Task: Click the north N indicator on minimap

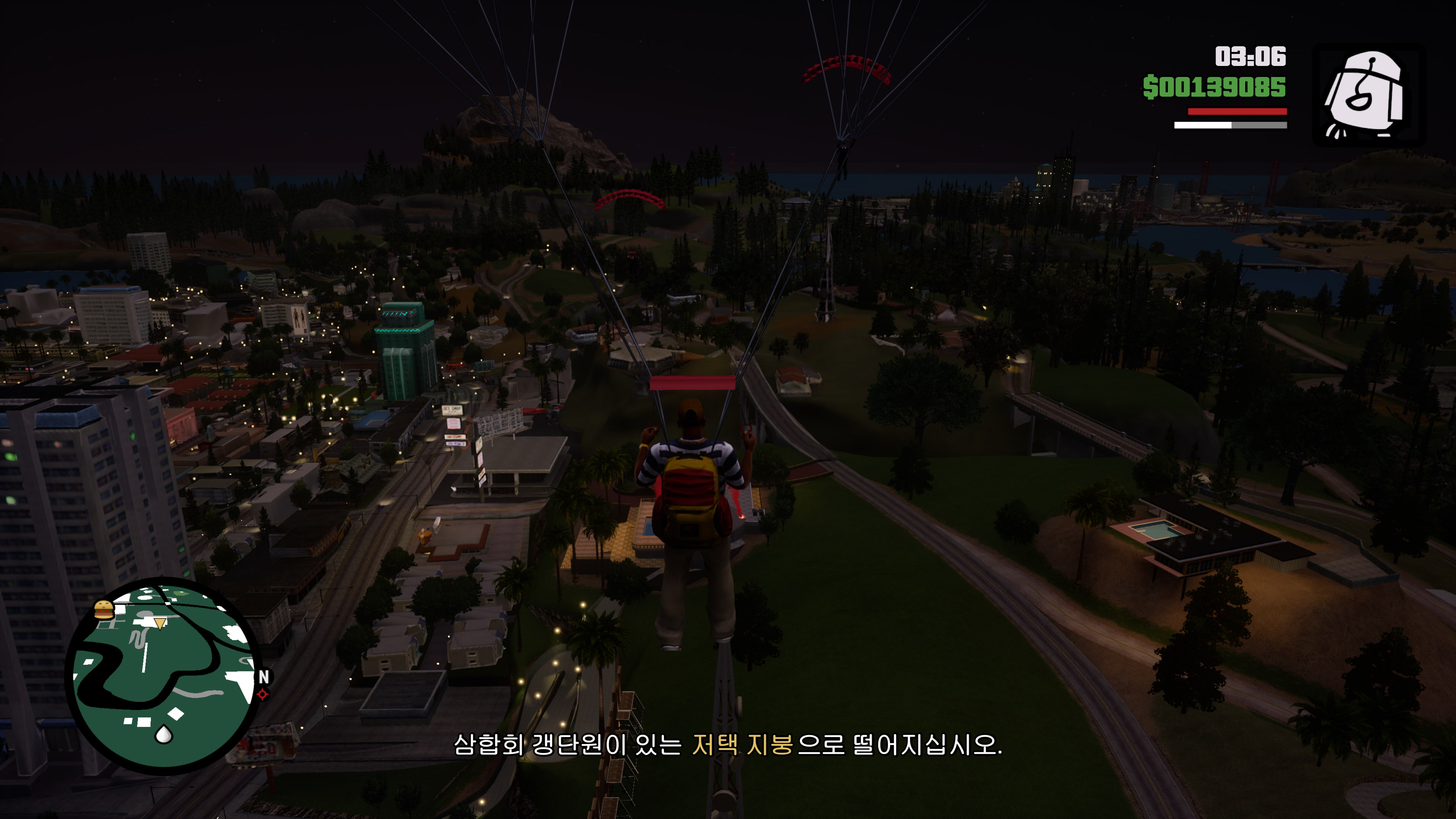Action: [264, 676]
